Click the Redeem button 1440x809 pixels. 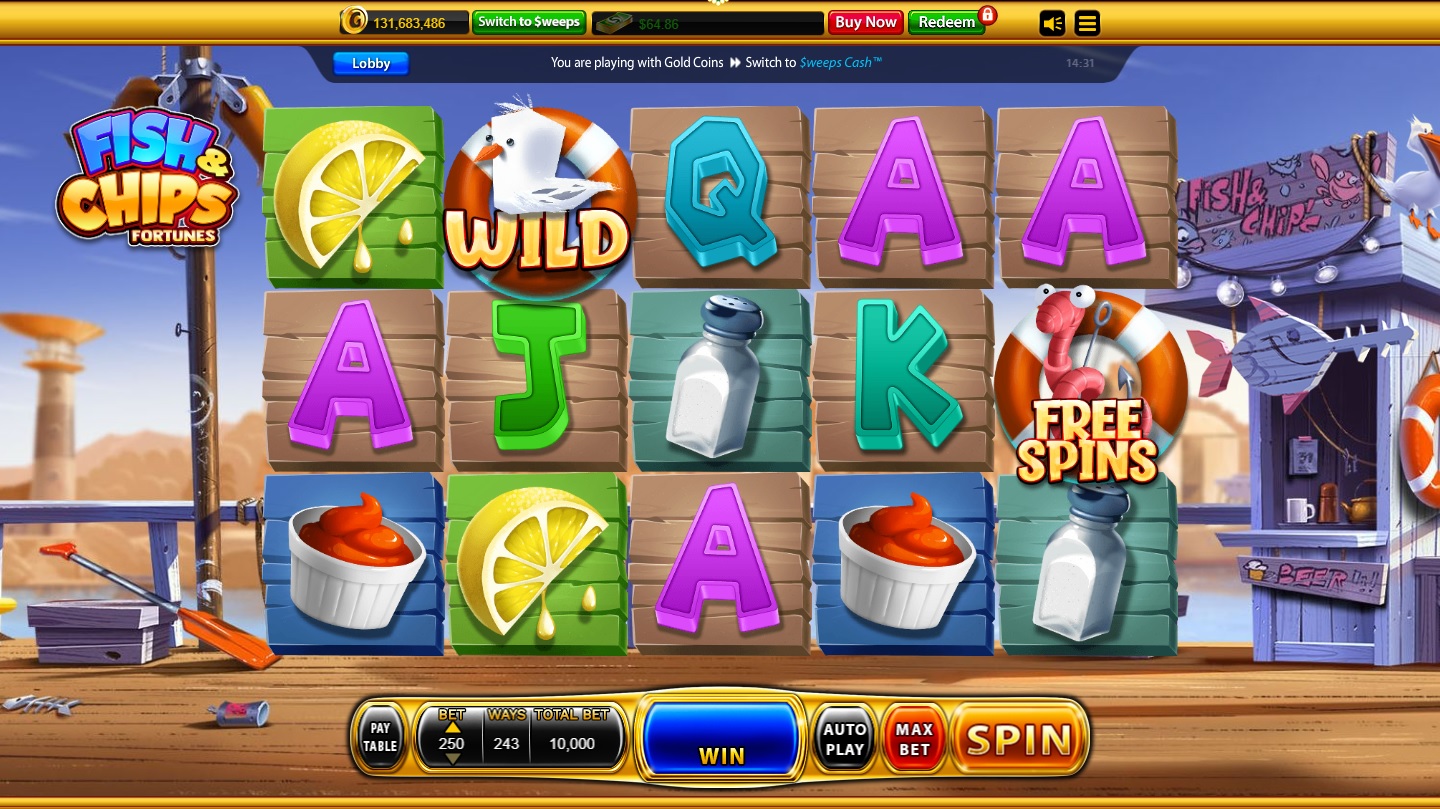(x=945, y=21)
